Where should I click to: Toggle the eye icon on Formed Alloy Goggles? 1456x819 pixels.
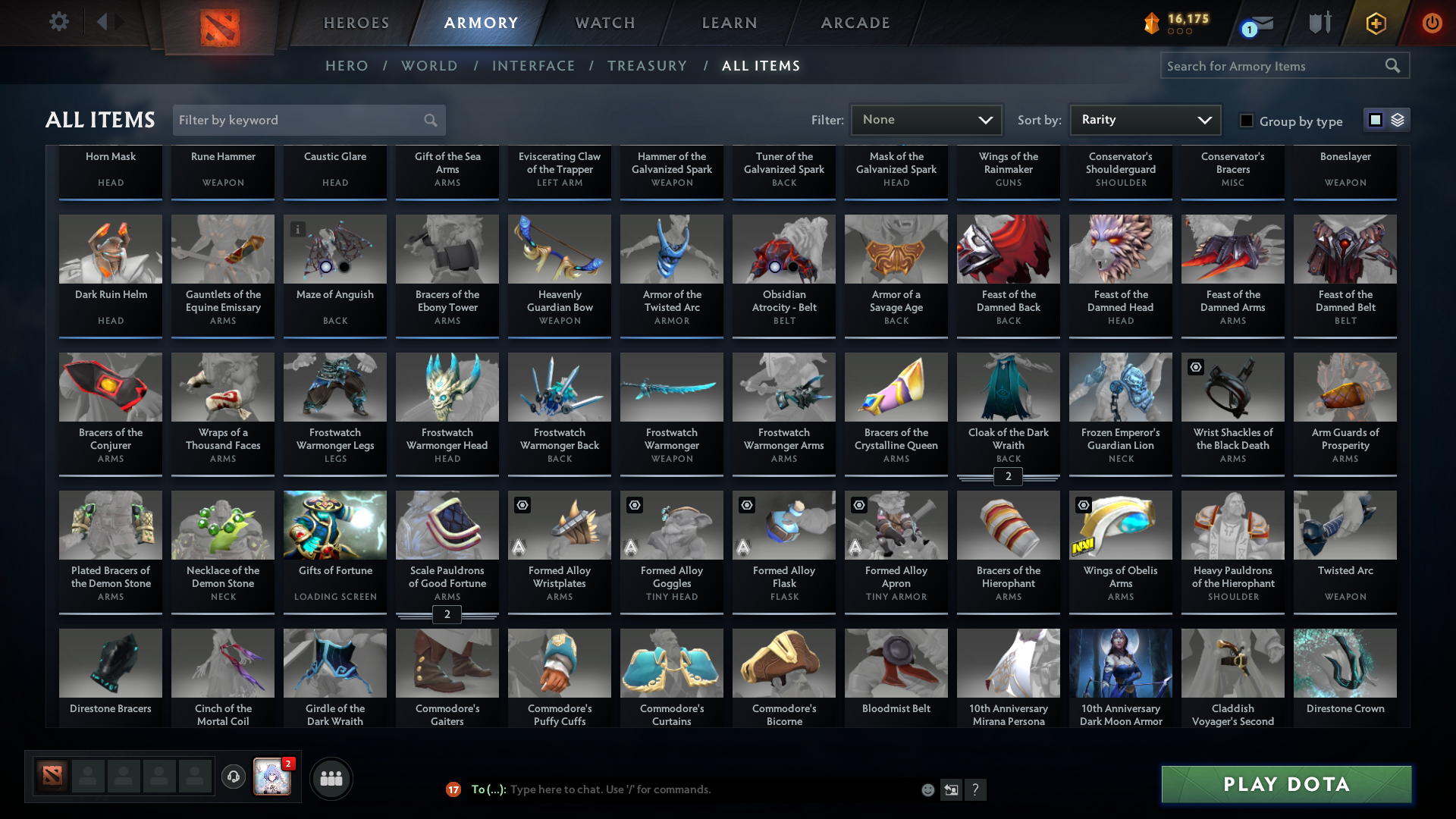(634, 505)
